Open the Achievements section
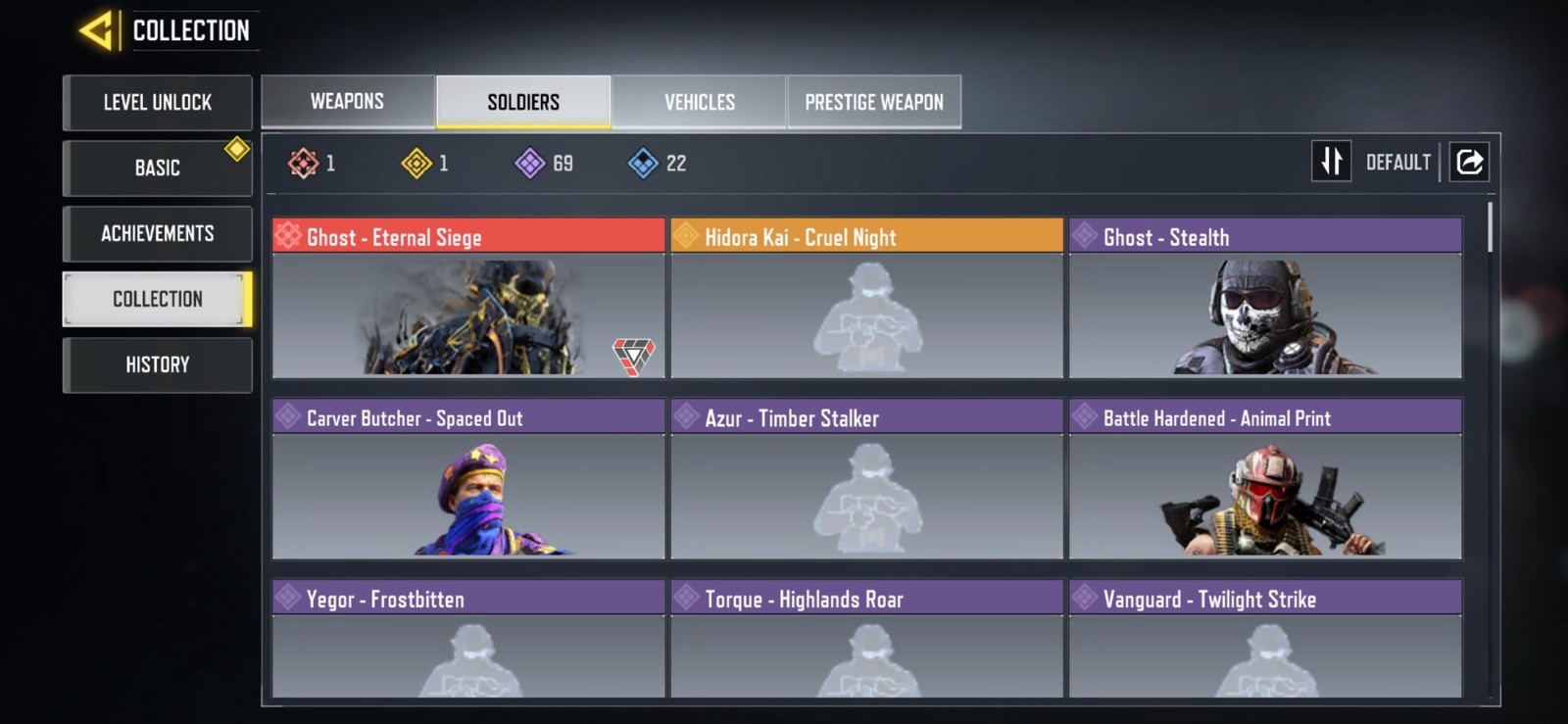Image resolution: width=1568 pixels, height=724 pixels. click(x=158, y=233)
